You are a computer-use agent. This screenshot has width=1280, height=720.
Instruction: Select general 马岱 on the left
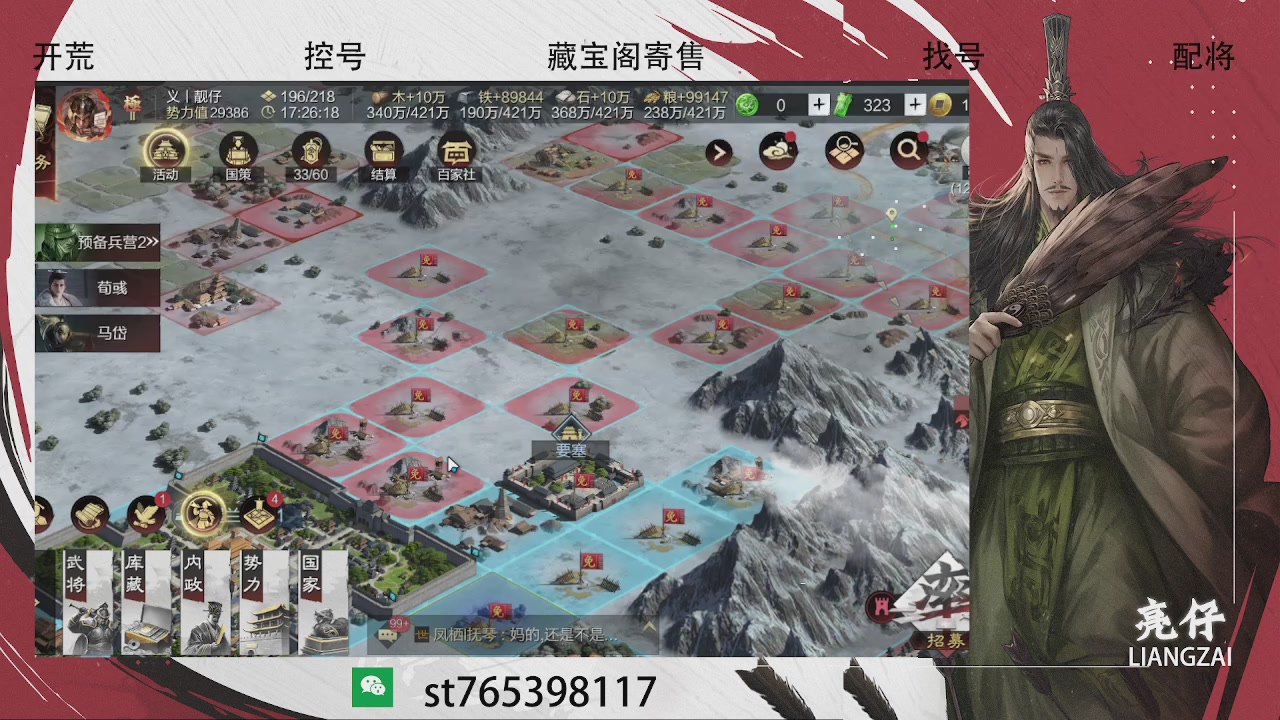tap(99, 333)
